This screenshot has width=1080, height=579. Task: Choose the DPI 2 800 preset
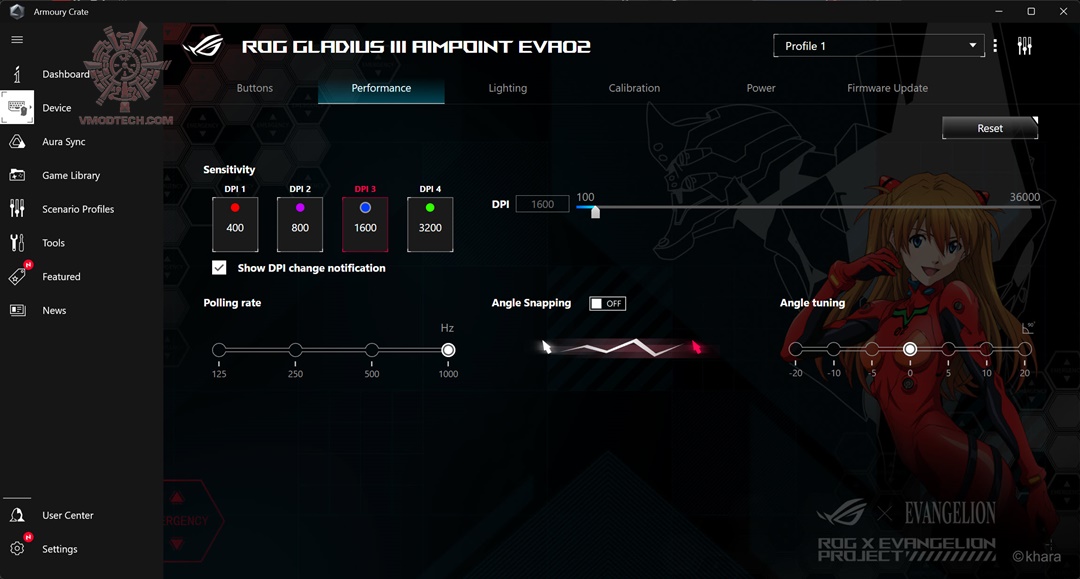coord(300,223)
